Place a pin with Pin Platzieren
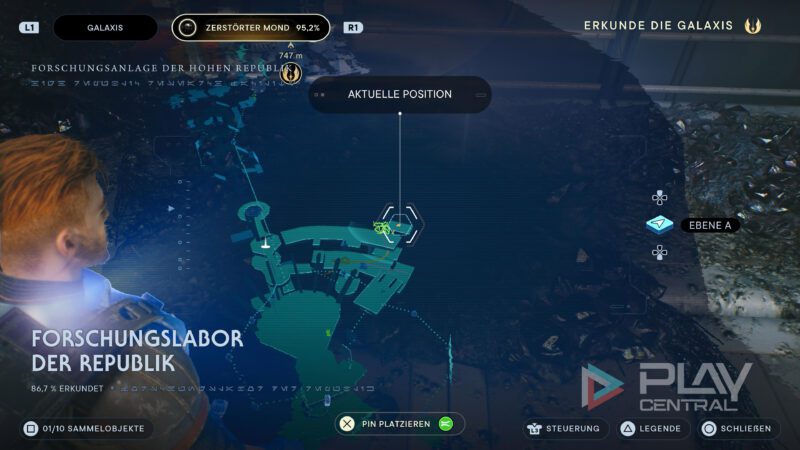800x450 pixels. (x=400, y=424)
